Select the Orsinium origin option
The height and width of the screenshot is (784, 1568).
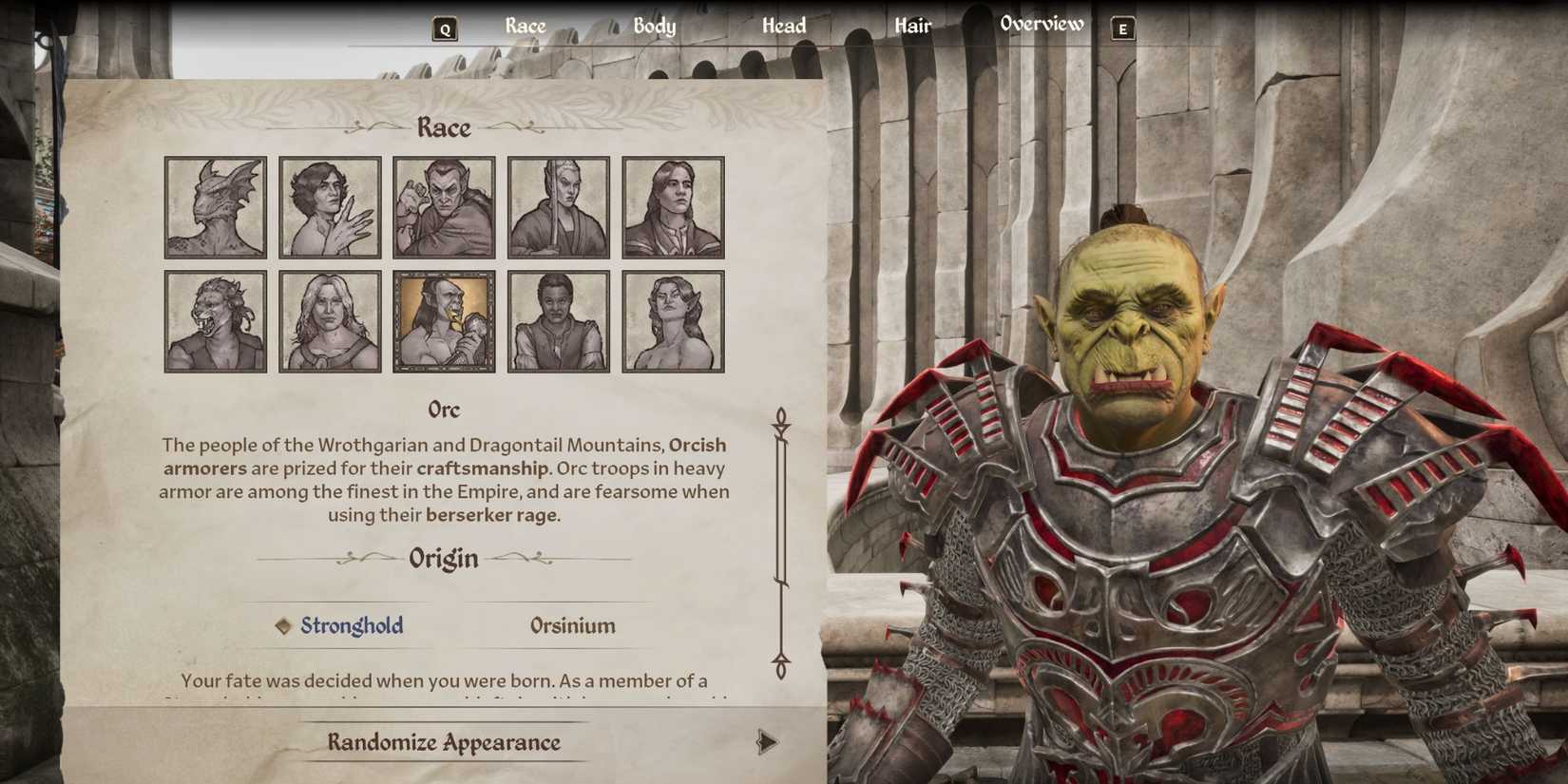(571, 625)
